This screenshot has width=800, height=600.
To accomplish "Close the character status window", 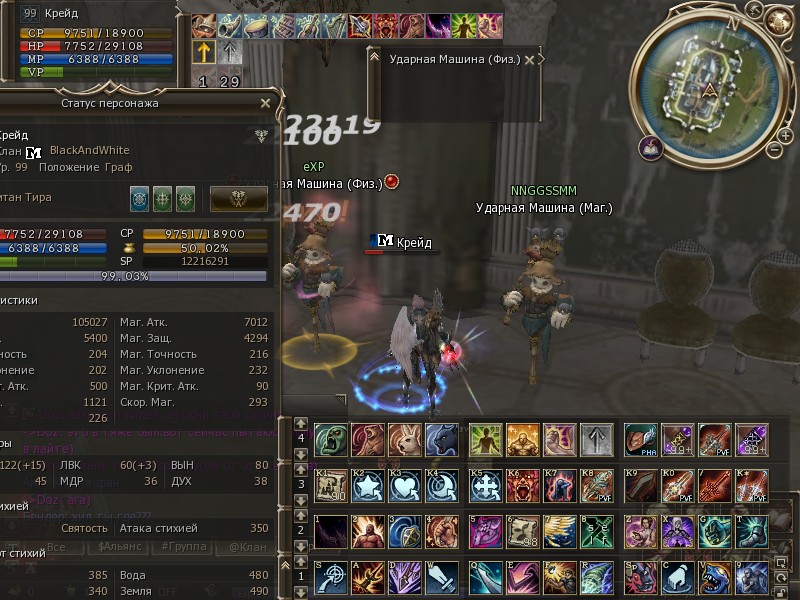I will tap(265, 102).
